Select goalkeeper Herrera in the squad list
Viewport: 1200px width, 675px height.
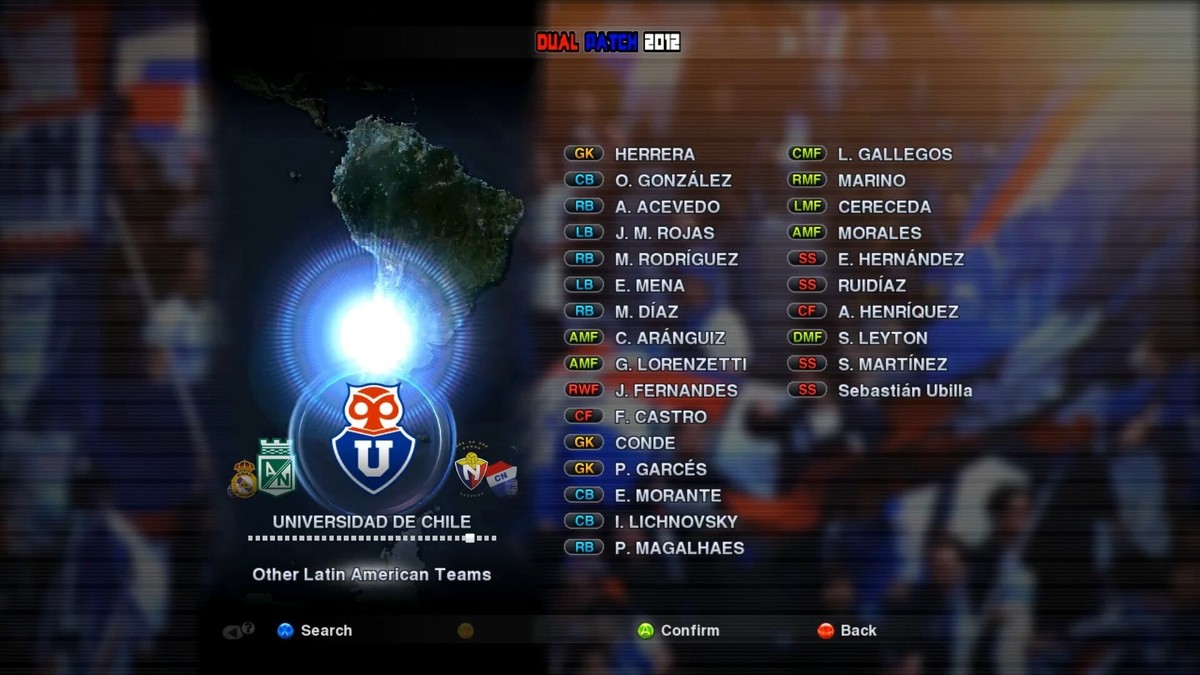pos(654,154)
